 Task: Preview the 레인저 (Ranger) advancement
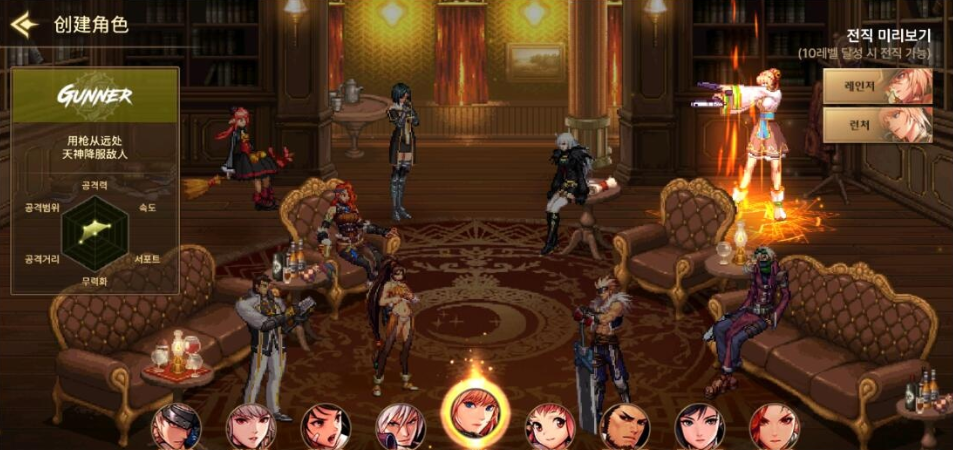tap(877, 86)
